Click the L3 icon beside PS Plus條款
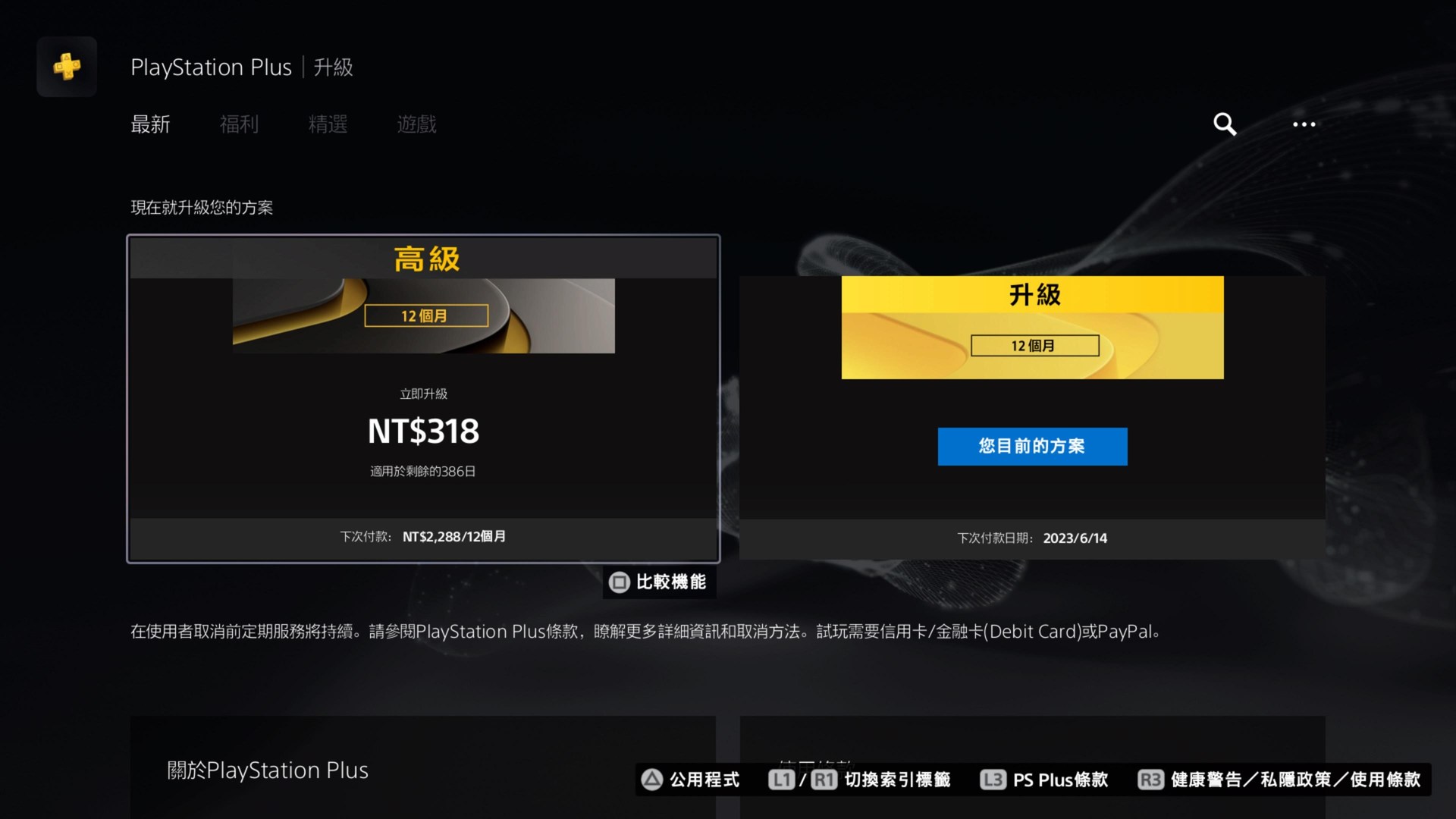 992,780
